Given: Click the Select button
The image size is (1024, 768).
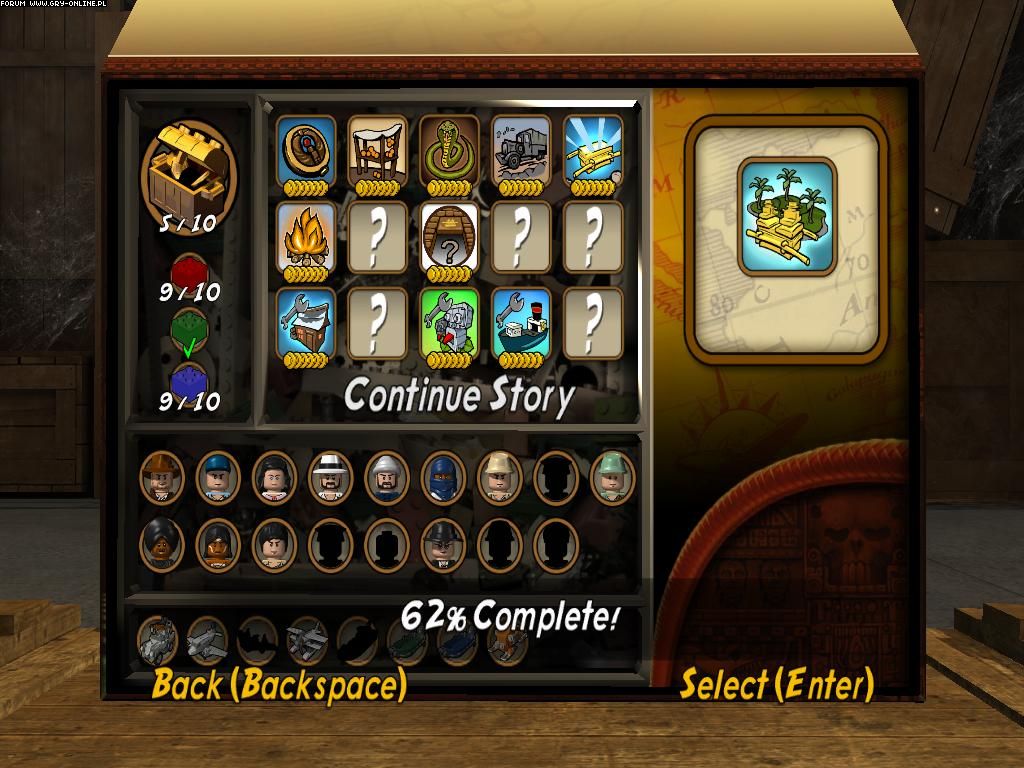Looking at the screenshot, I should tap(776, 685).
